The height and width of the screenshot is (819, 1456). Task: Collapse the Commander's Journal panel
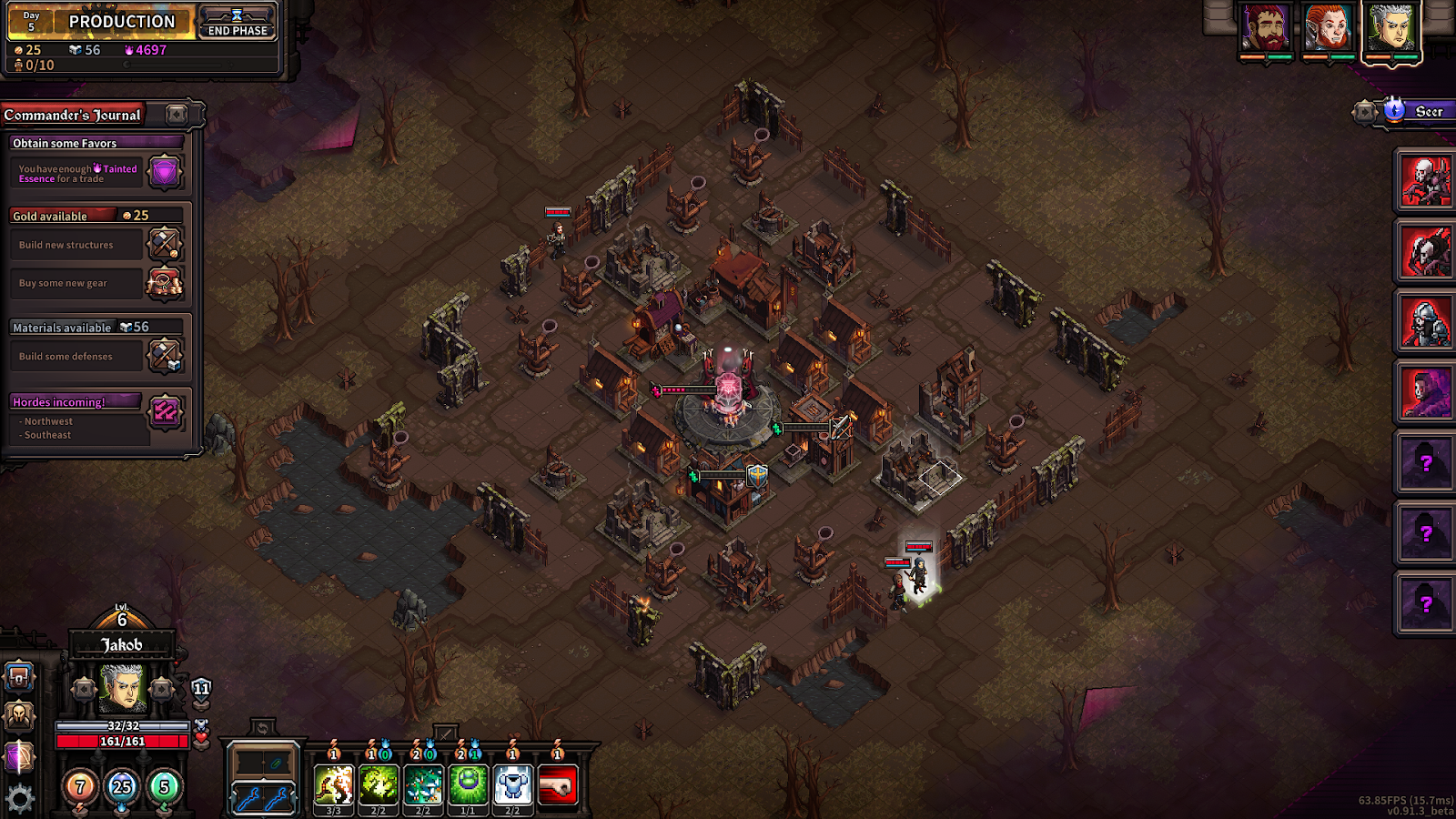click(177, 115)
